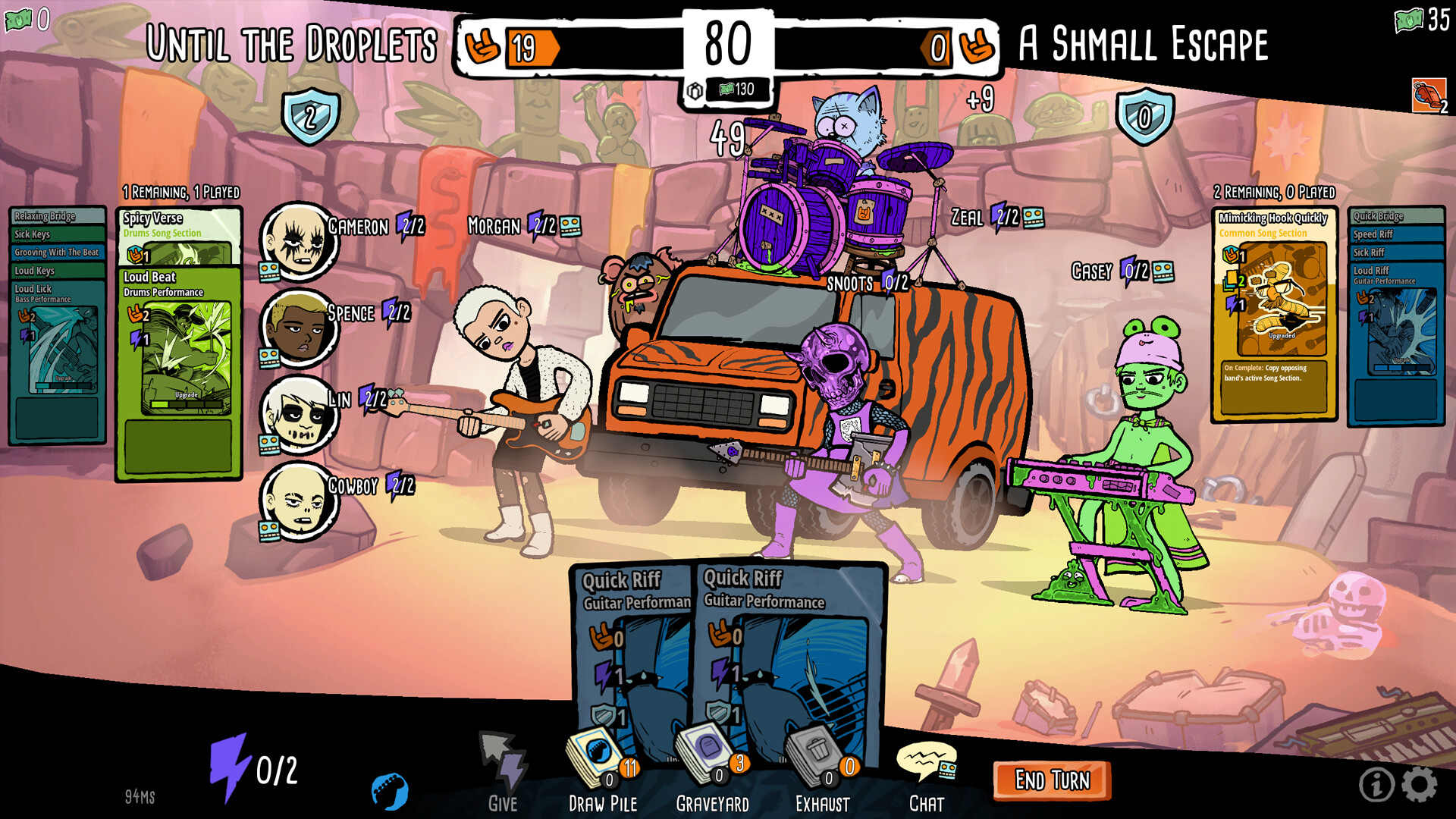Click the van icon in top-right corner
Viewport: 1456px width, 819px height.
coord(1430,96)
